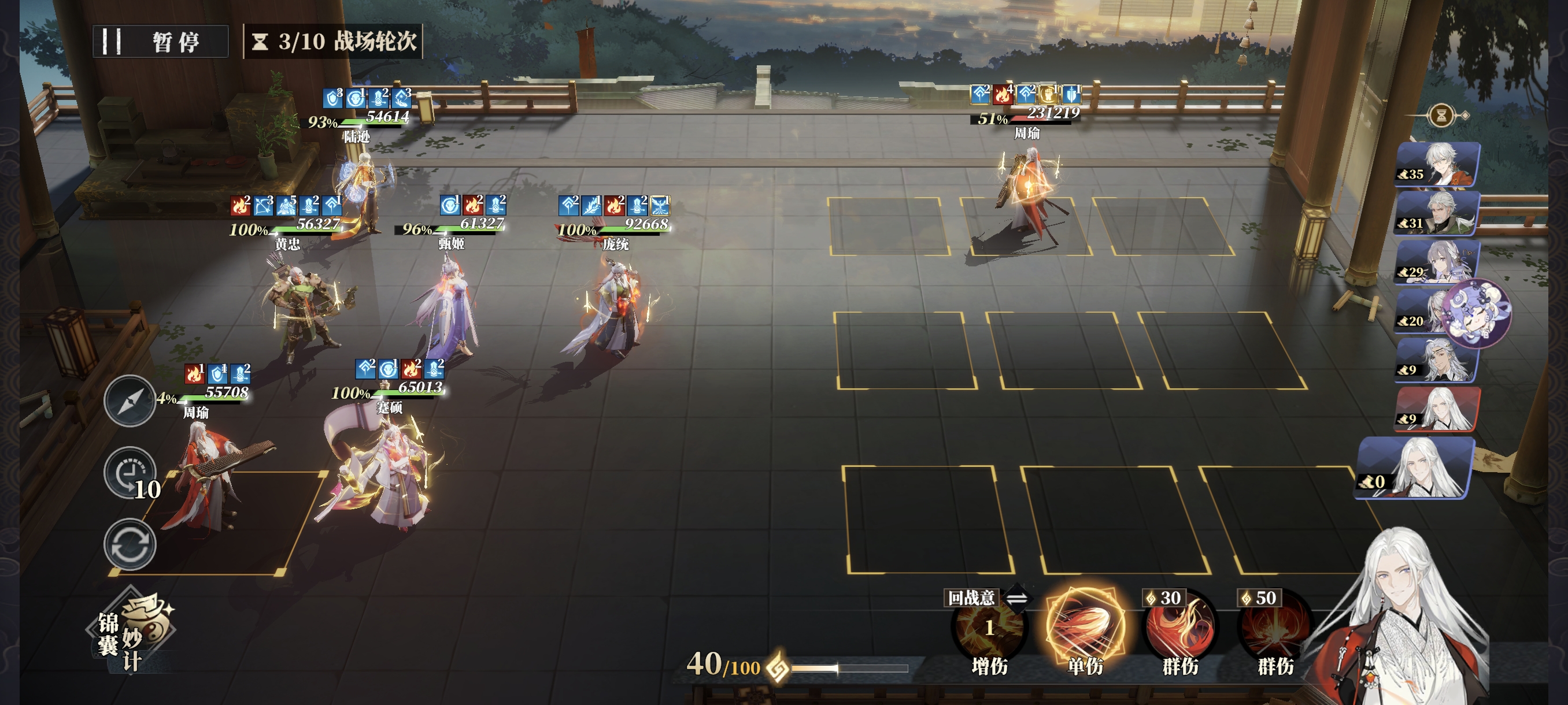Select turn-order portrait with speed 35
Viewport: 1568px width, 705px height.
(1437, 164)
